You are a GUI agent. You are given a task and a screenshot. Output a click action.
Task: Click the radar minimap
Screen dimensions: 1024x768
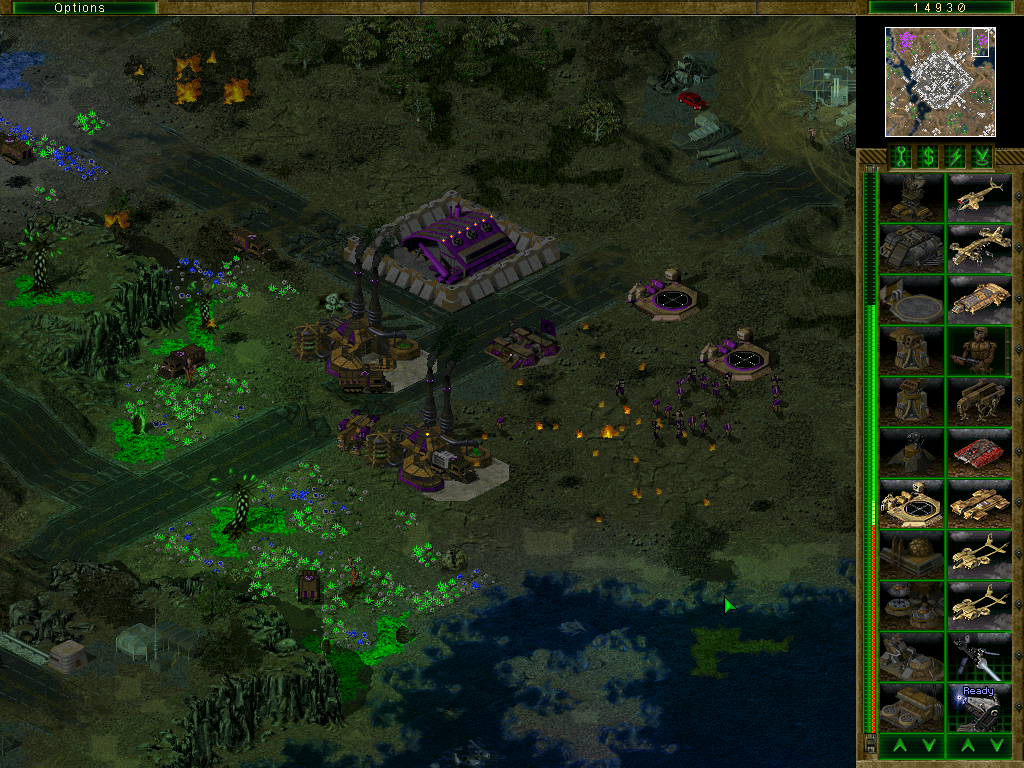(941, 81)
